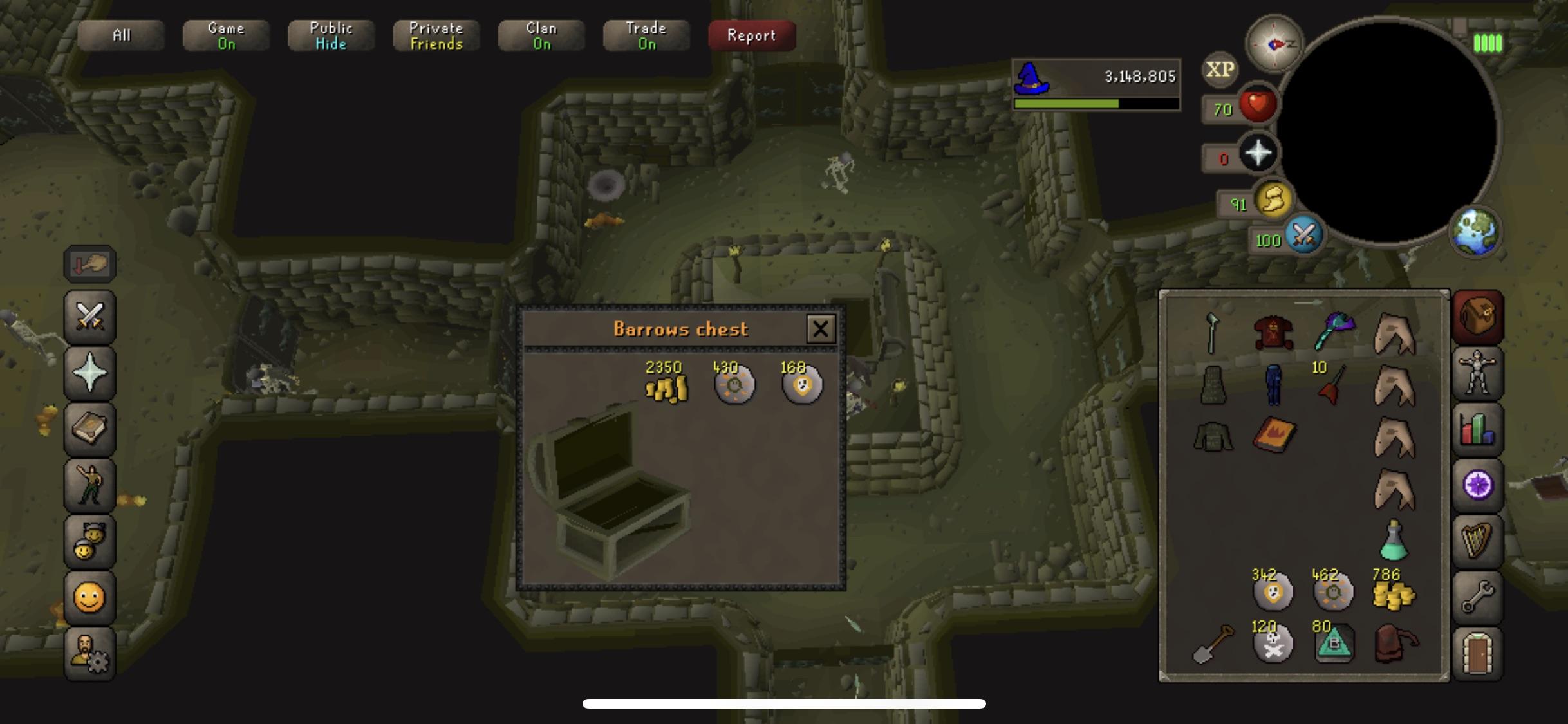Select the spade in the inventory
This screenshot has width=1568, height=724.
1210,644
